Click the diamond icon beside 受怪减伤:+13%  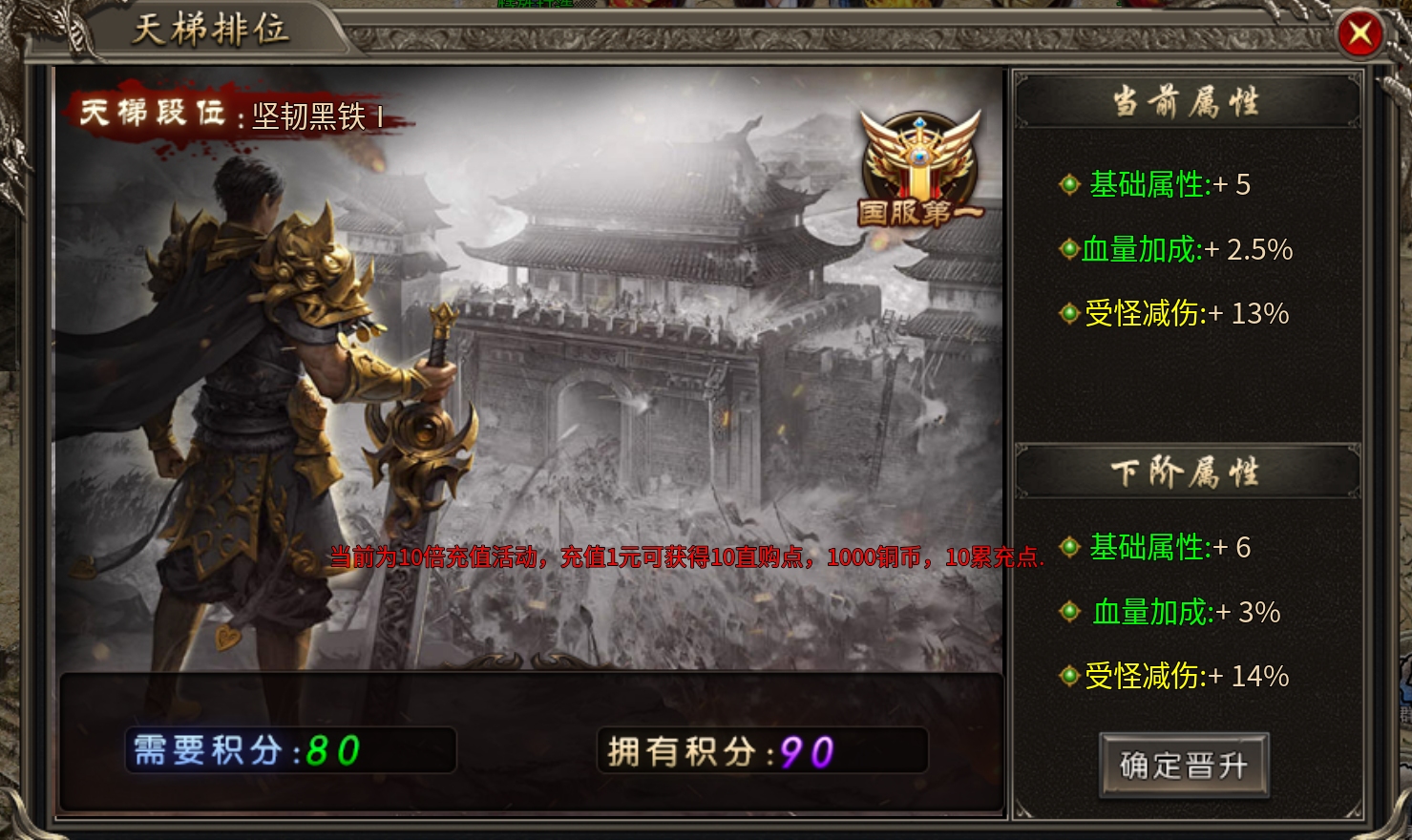pos(1068,313)
